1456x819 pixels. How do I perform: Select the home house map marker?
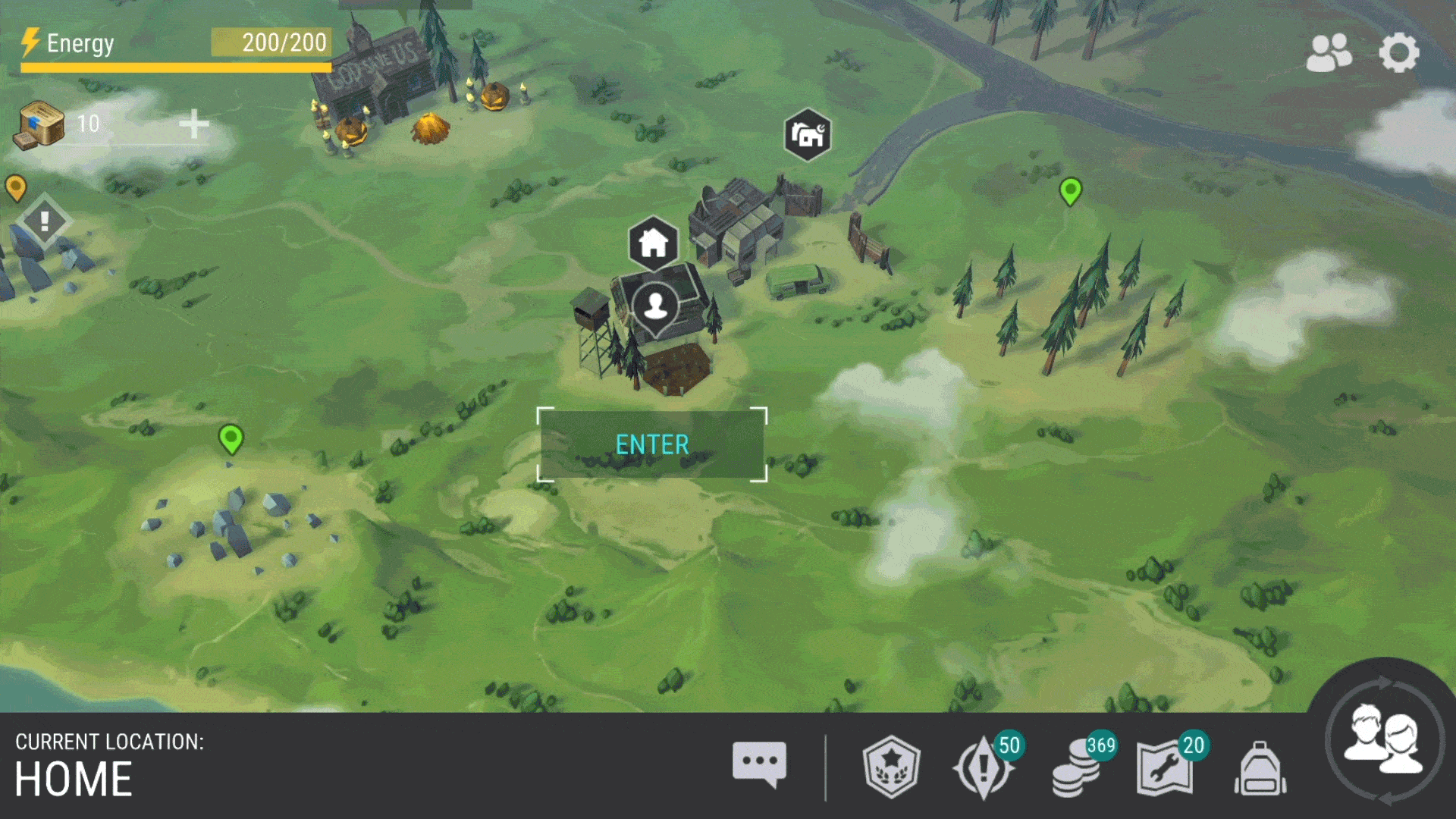click(x=653, y=243)
